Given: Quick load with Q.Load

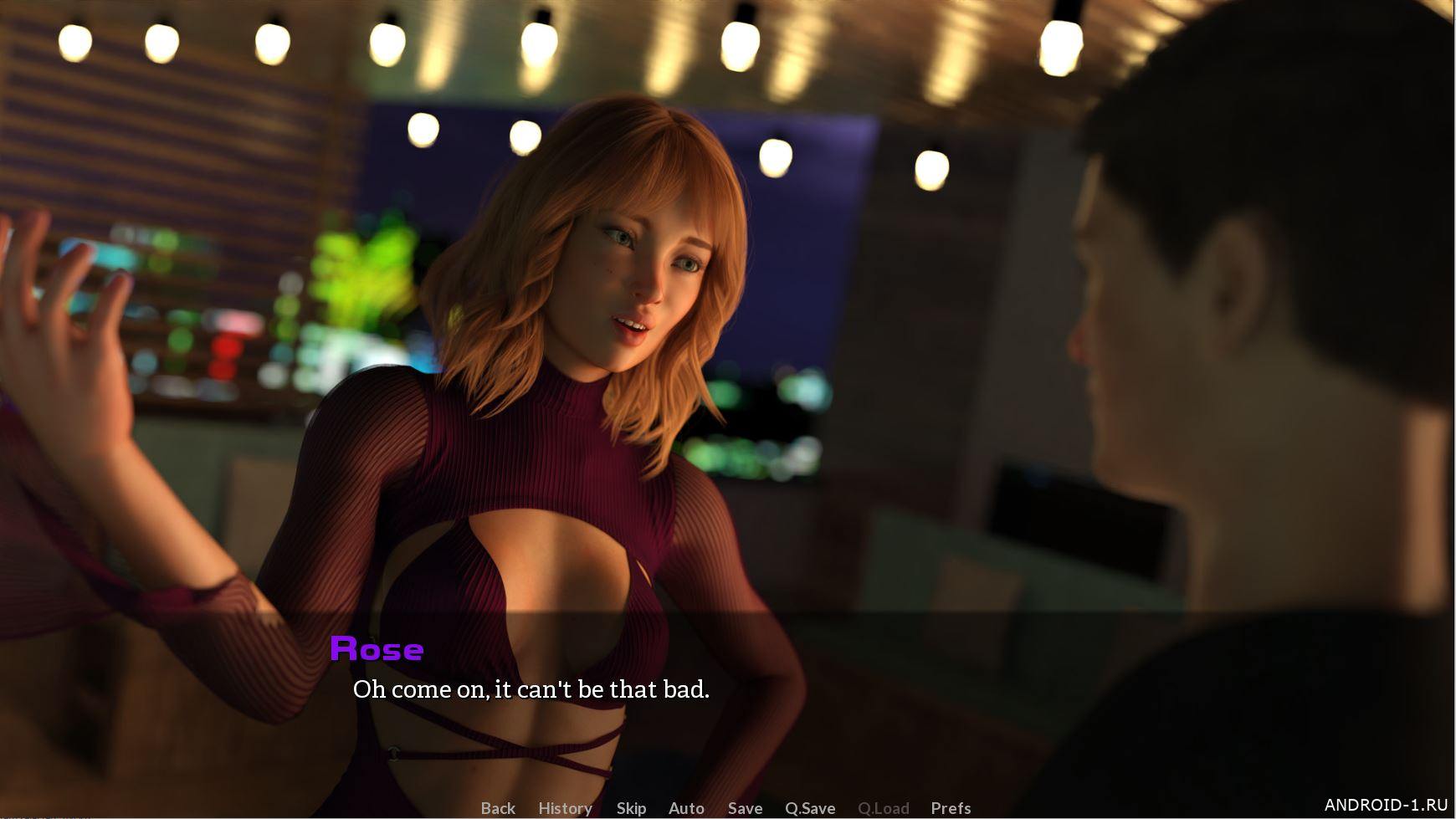Looking at the screenshot, I should [x=883, y=808].
